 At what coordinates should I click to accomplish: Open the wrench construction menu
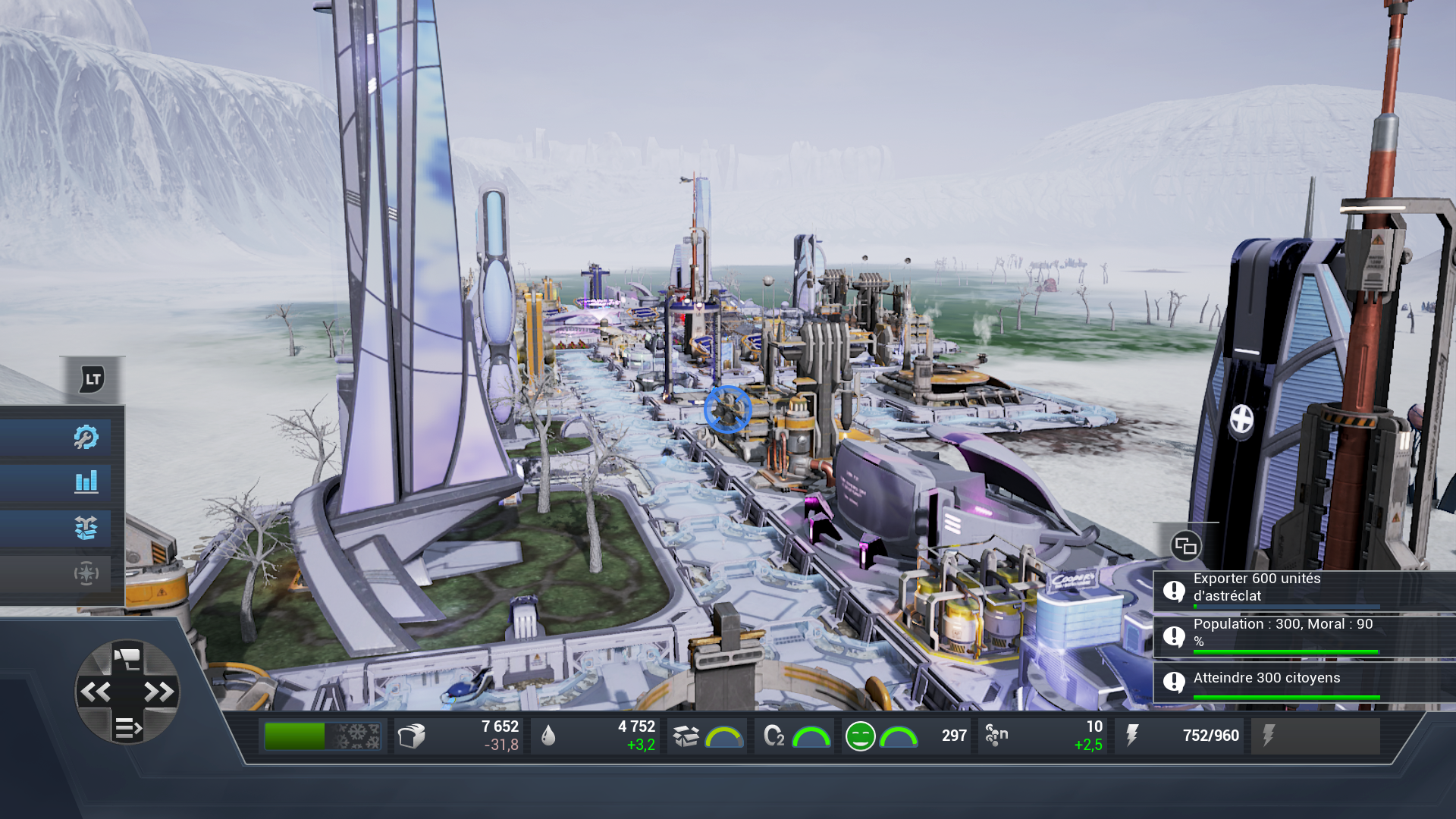[86, 437]
